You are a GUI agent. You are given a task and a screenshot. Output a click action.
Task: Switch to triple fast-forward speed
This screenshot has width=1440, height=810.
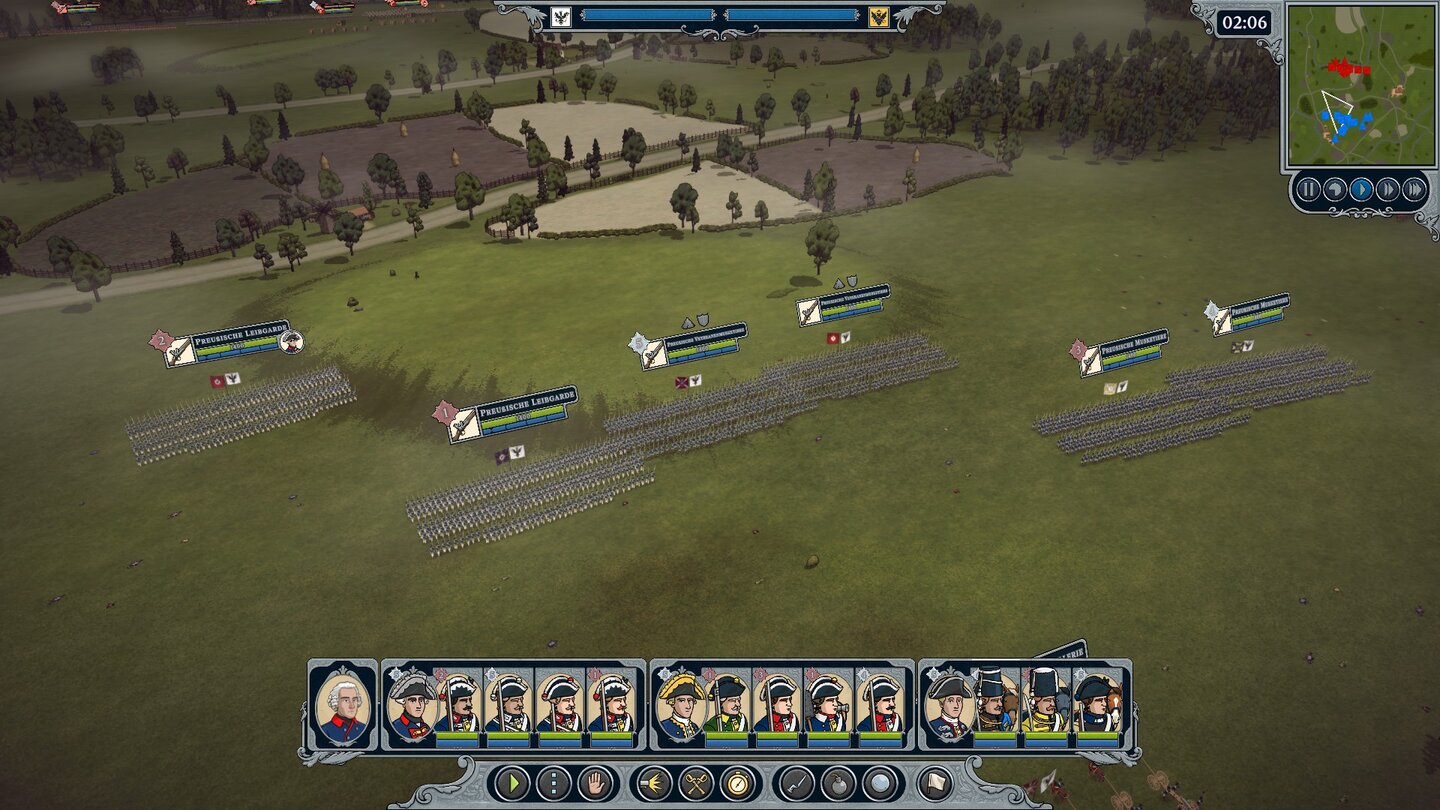(1414, 189)
